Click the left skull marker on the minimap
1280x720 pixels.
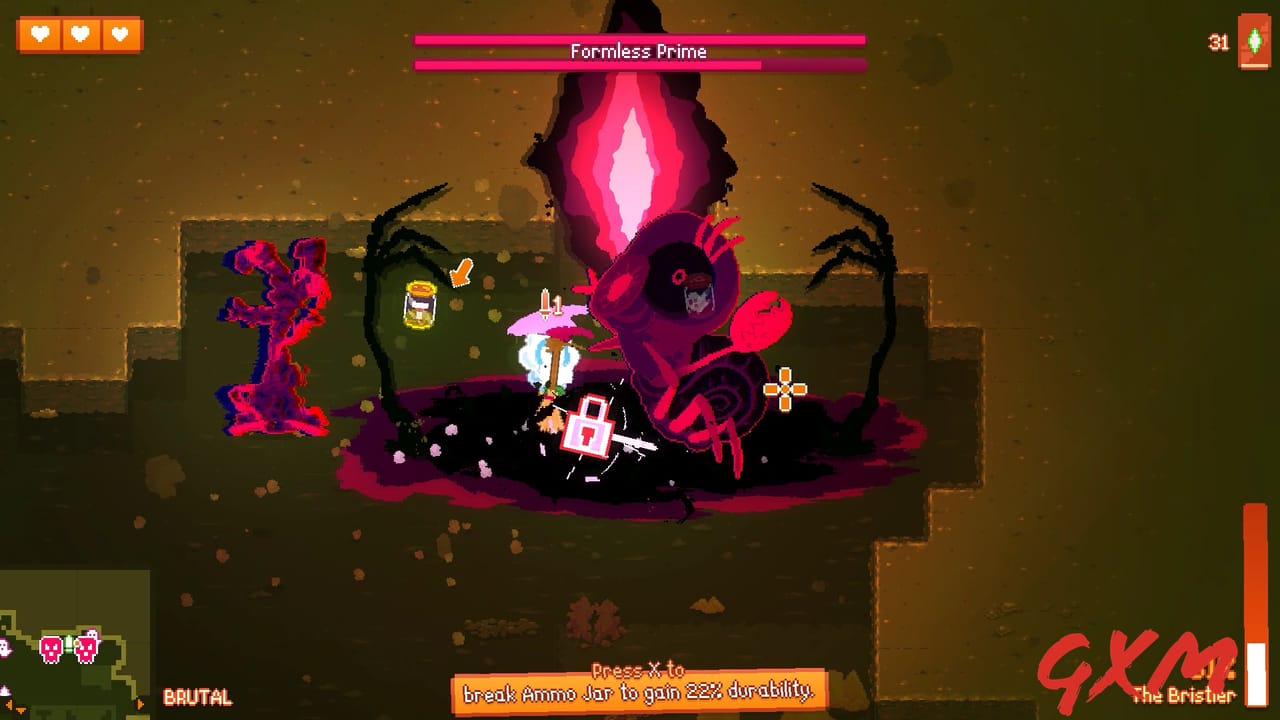[50, 650]
